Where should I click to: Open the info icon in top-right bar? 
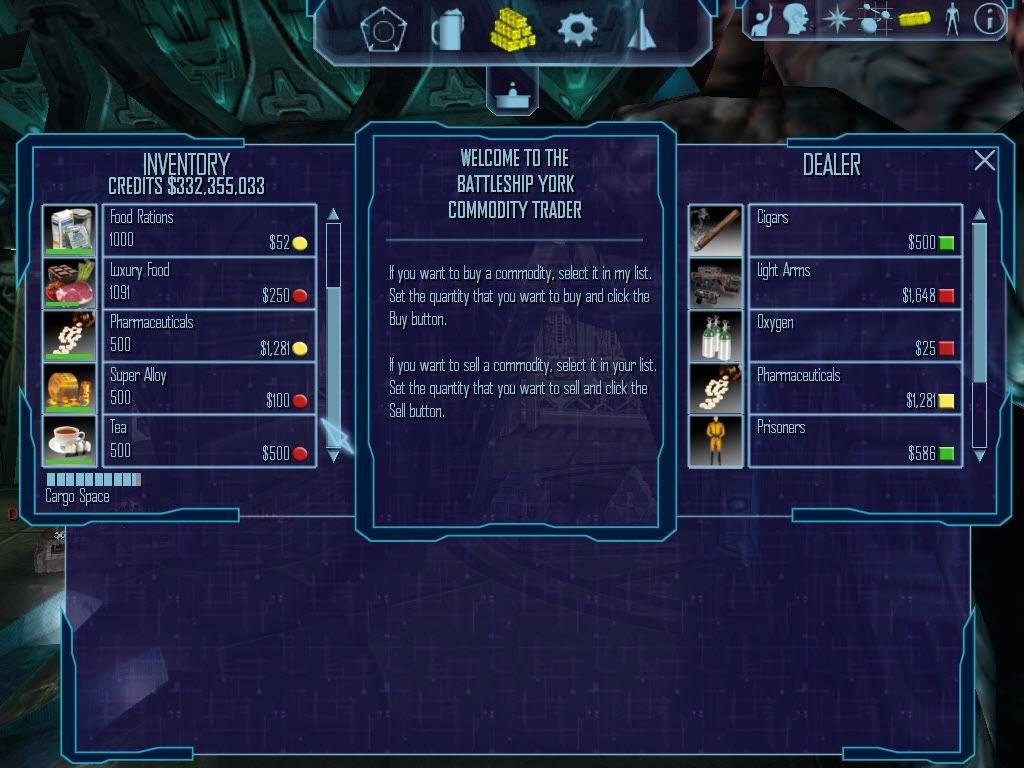pos(989,19)
